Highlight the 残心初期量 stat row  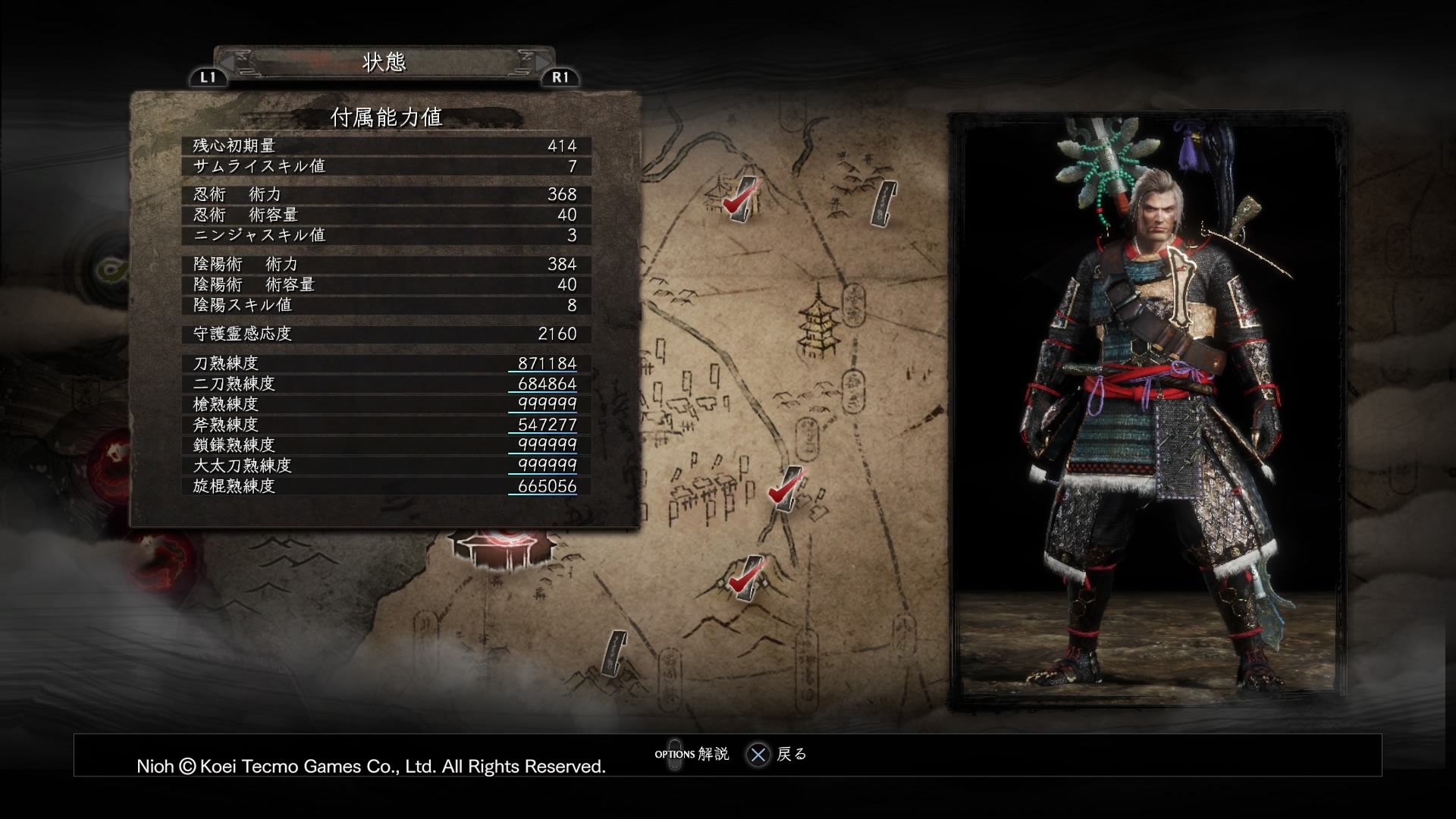click(x=385, y=146)
